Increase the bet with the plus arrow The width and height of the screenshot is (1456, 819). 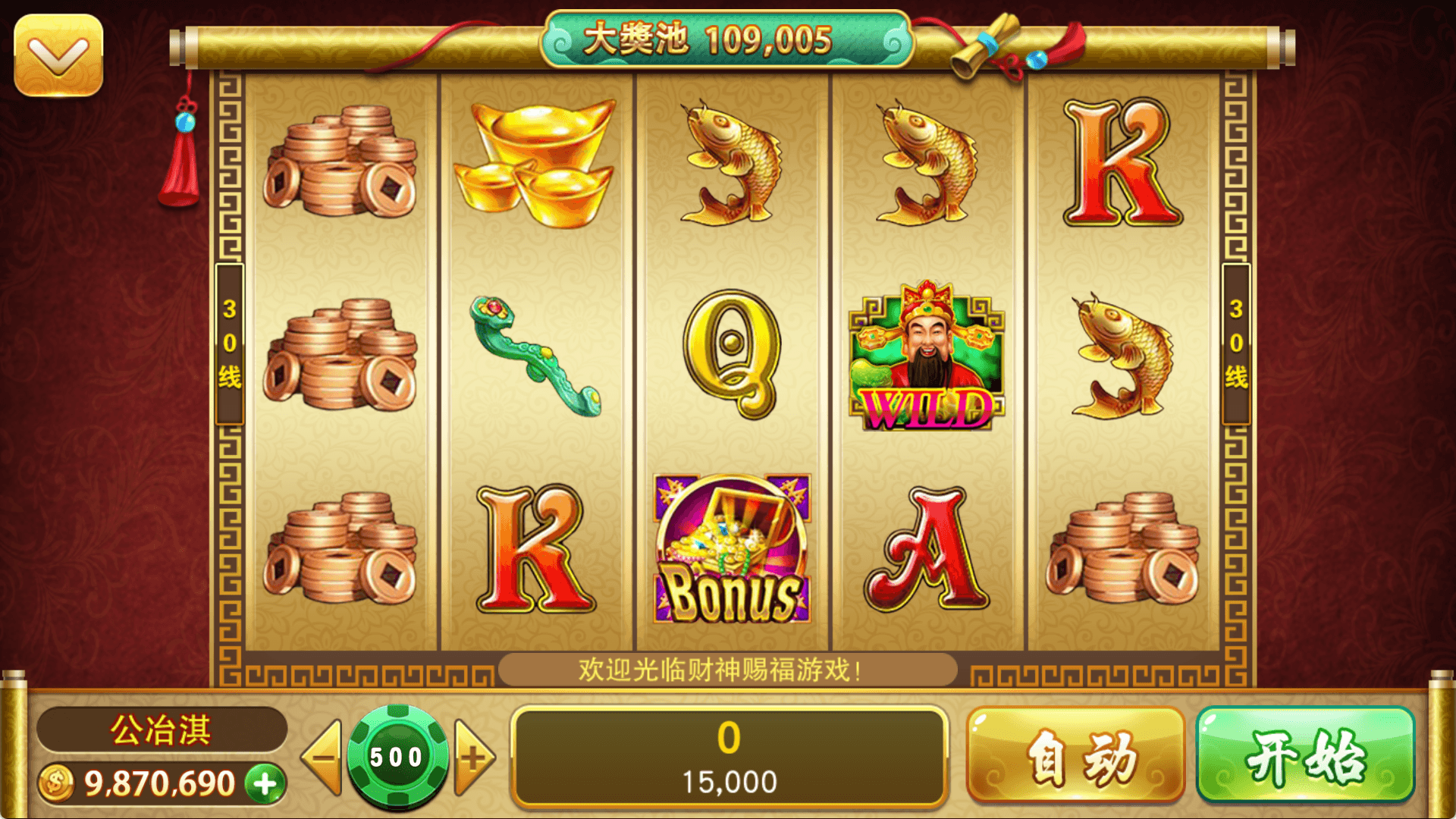[x=475, y=757]
